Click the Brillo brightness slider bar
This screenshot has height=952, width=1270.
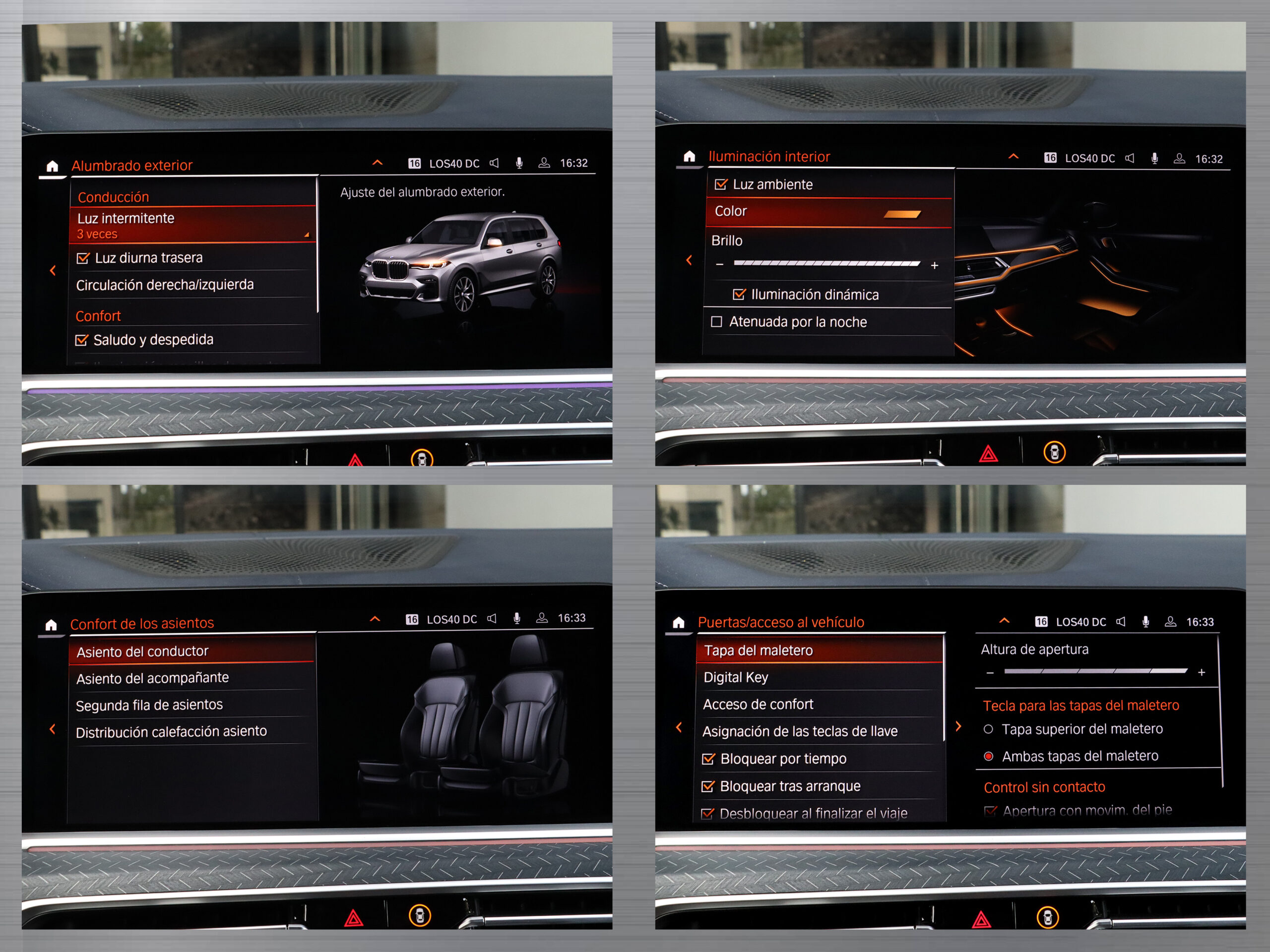(x=827, y=264)
